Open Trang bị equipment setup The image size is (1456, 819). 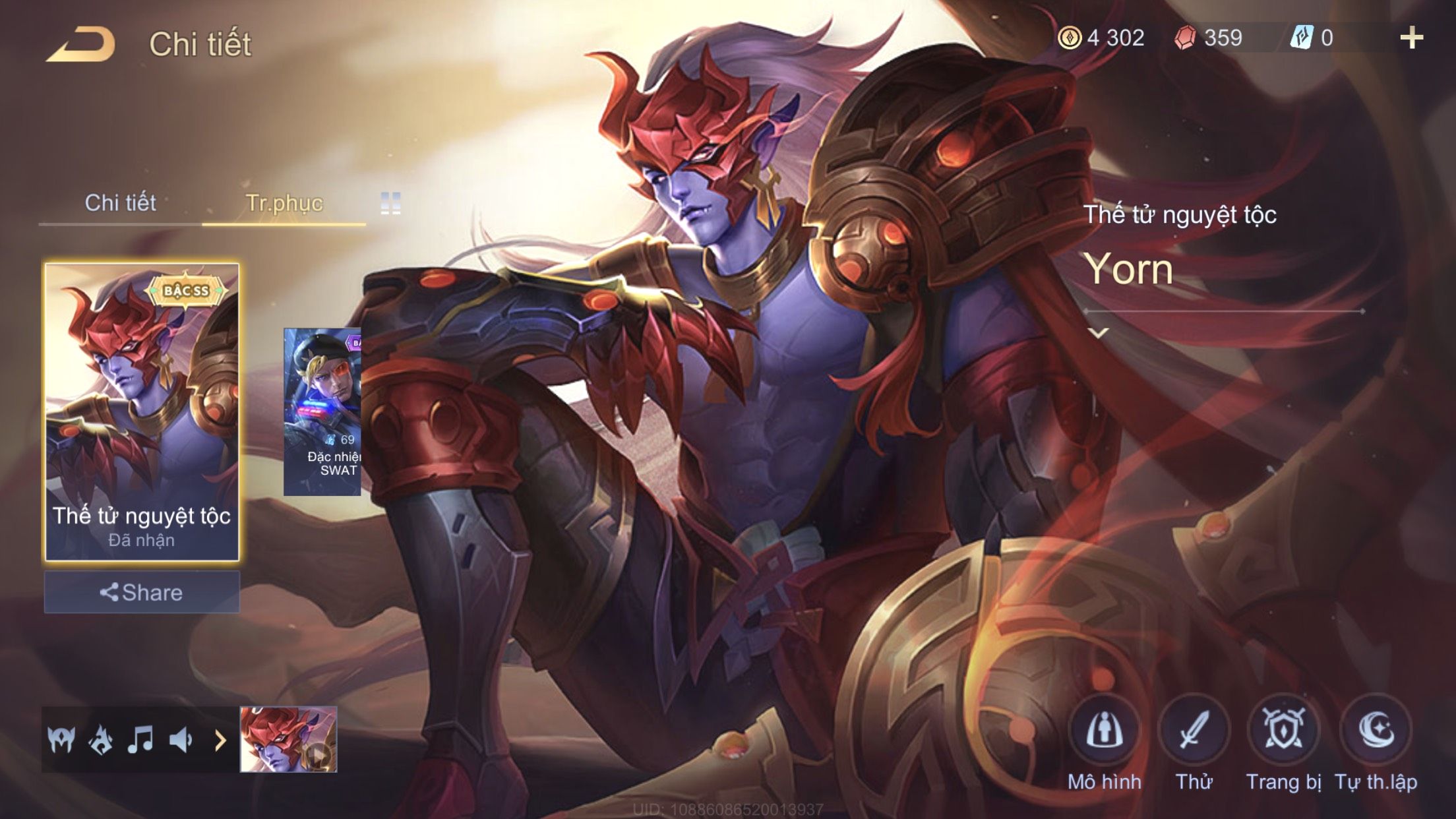pyautogui.click(x=1283, y=732)
